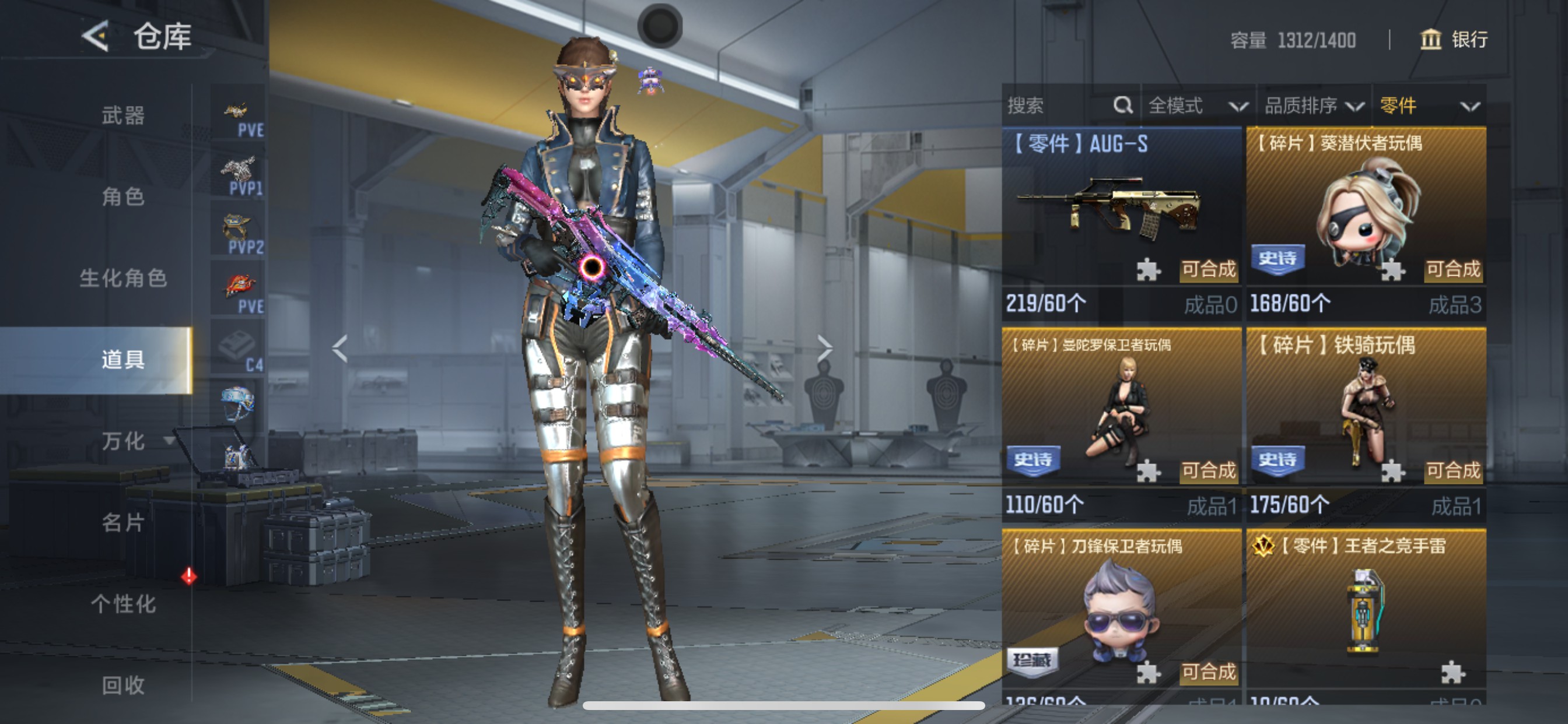
Task: Open the 个性化 category
Action: pos(123,604)
